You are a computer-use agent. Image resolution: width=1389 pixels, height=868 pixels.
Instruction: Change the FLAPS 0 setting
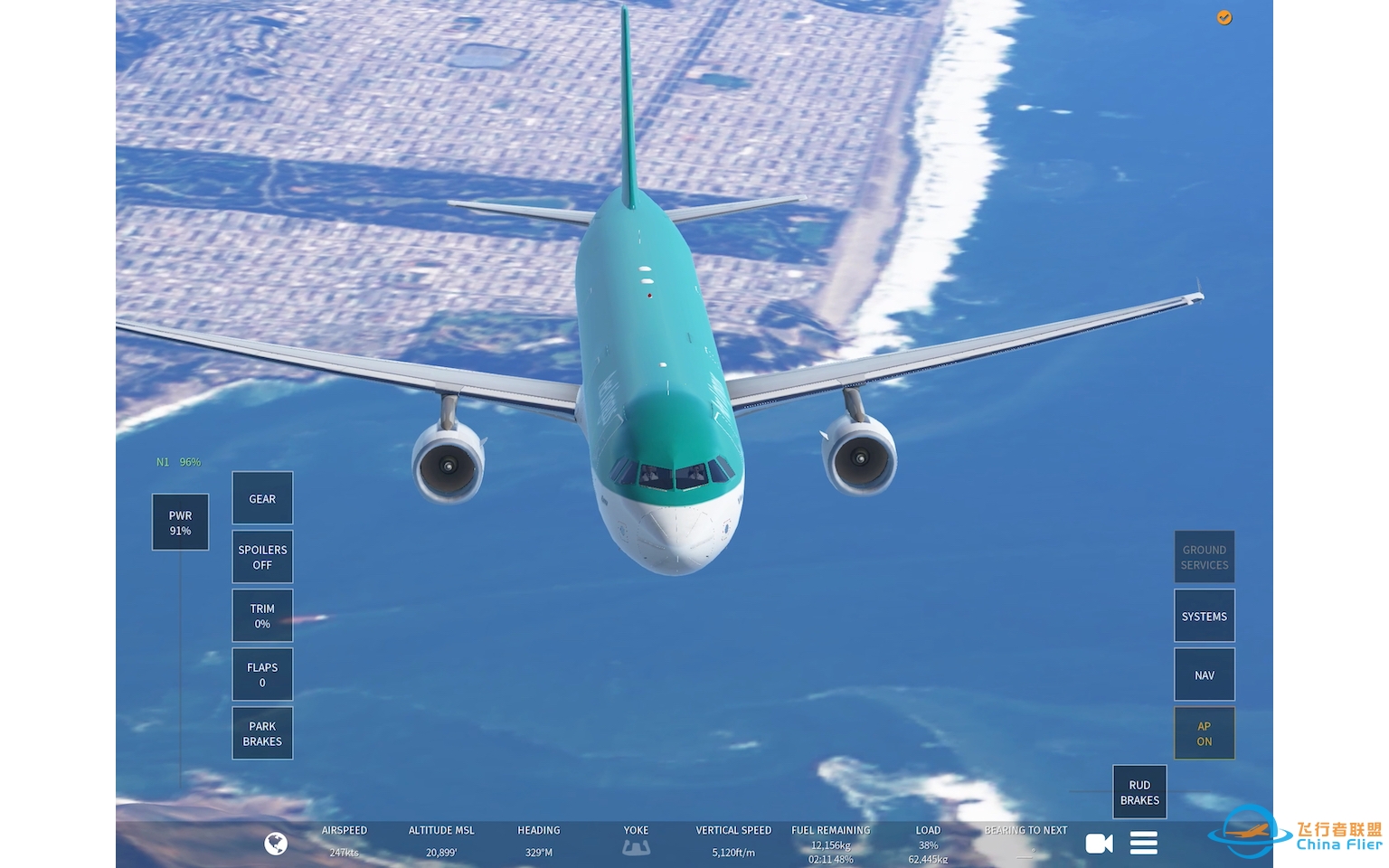tap(262, 675)
